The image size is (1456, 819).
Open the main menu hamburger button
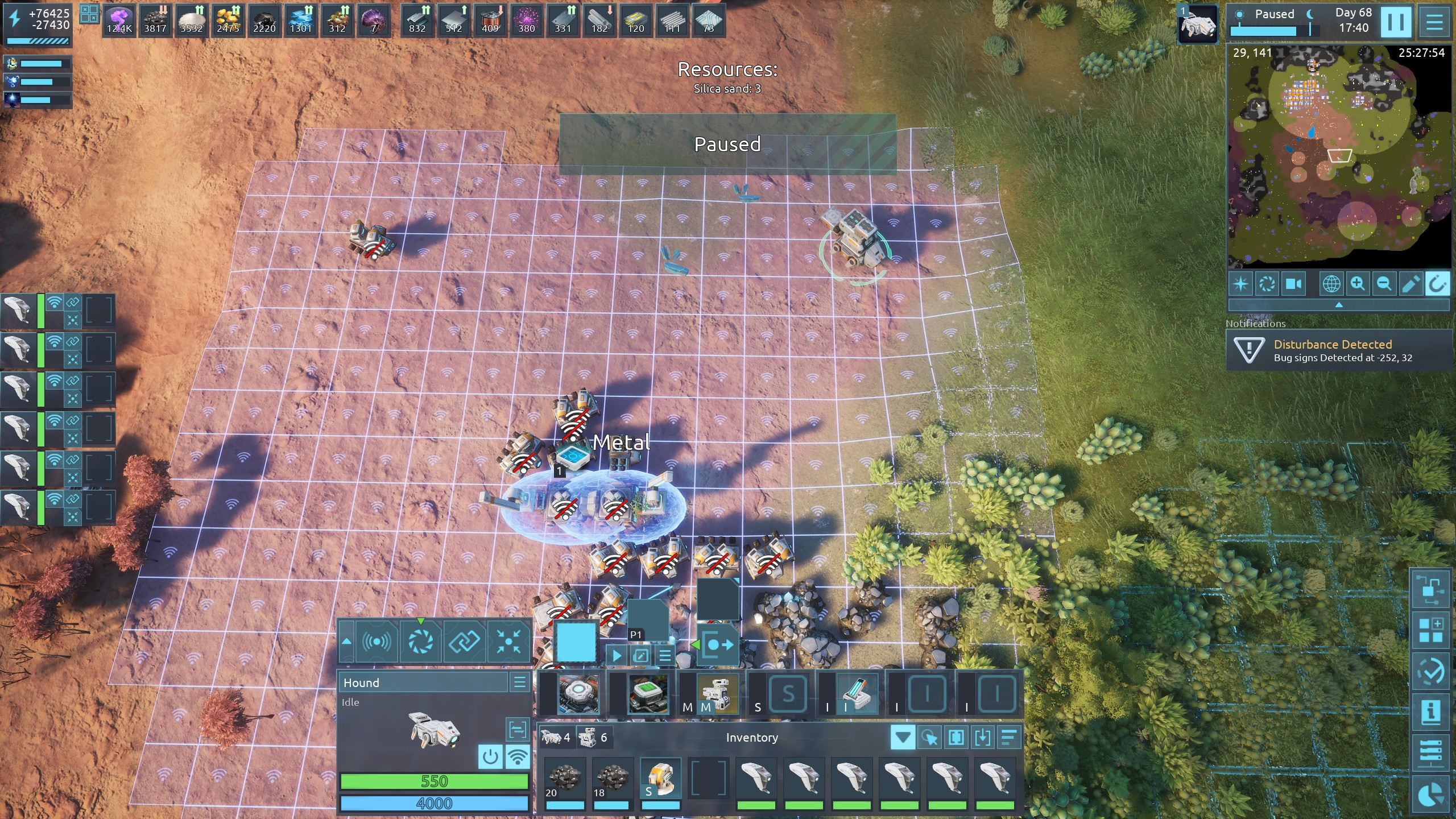(1434, 22)
